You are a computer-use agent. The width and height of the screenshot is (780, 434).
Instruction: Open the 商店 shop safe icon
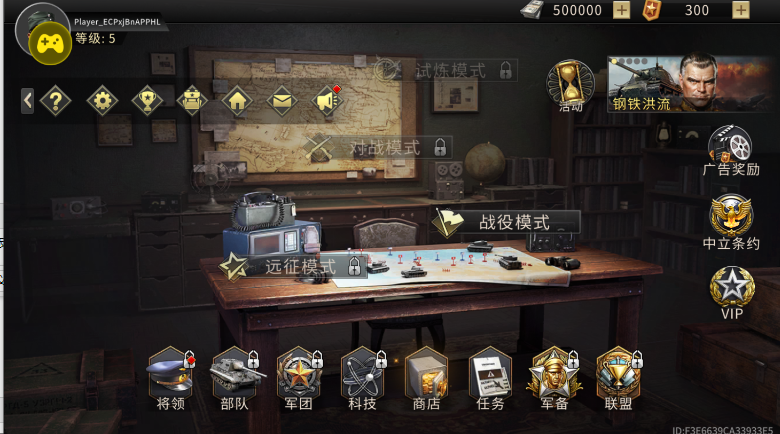426,379
